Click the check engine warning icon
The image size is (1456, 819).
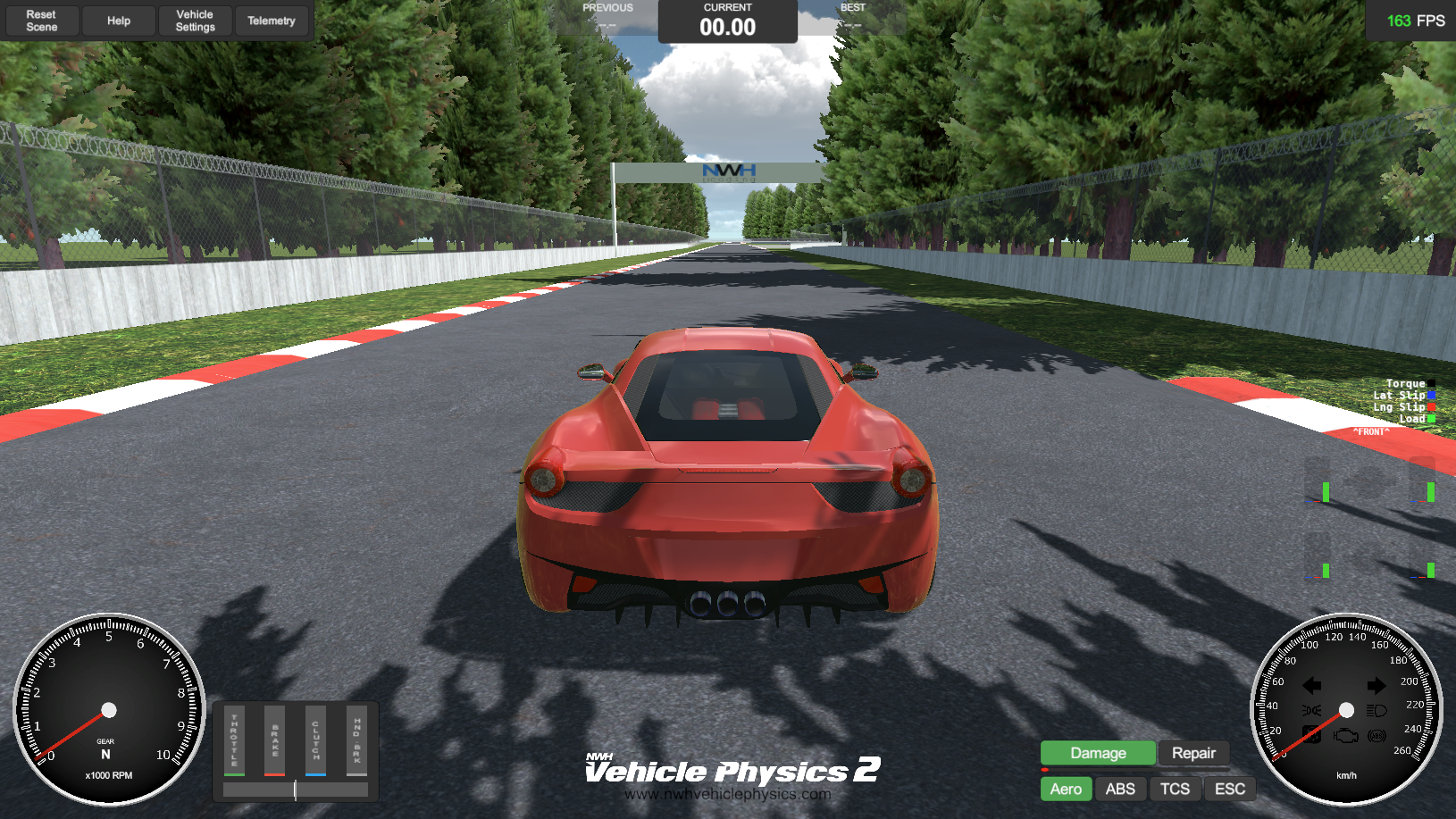1345,736
